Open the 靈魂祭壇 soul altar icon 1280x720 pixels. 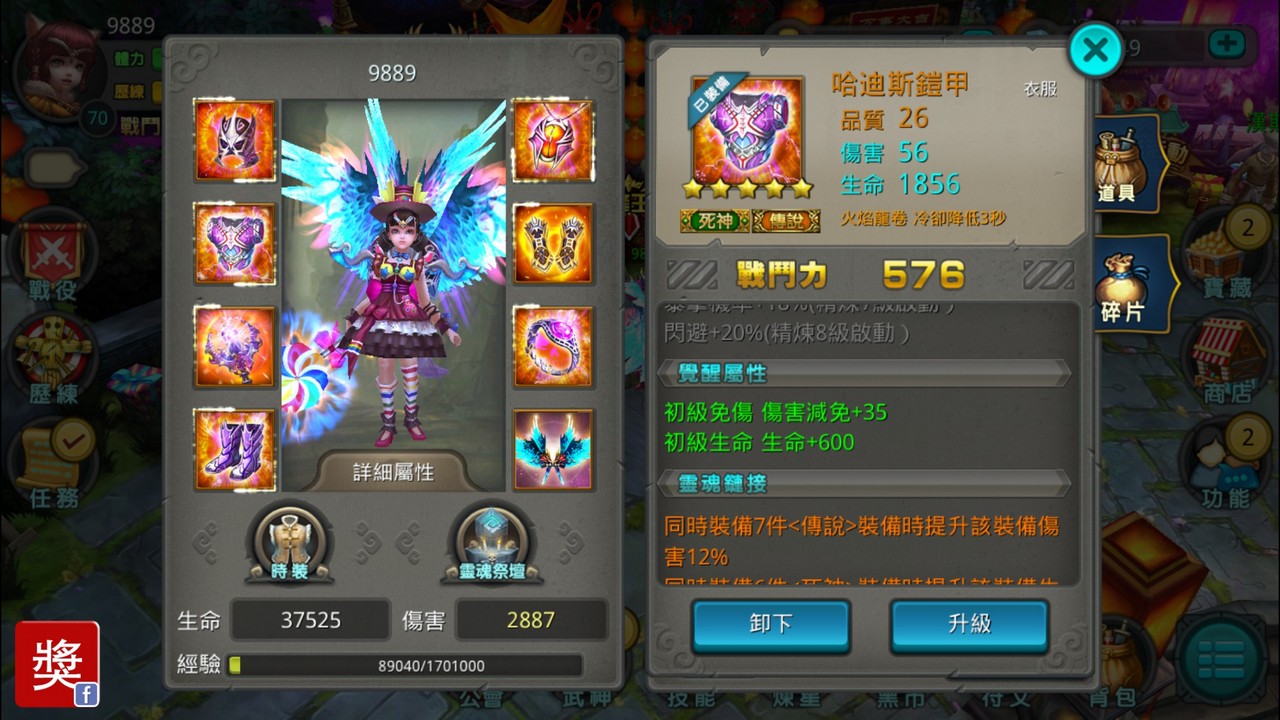(491, 540)
